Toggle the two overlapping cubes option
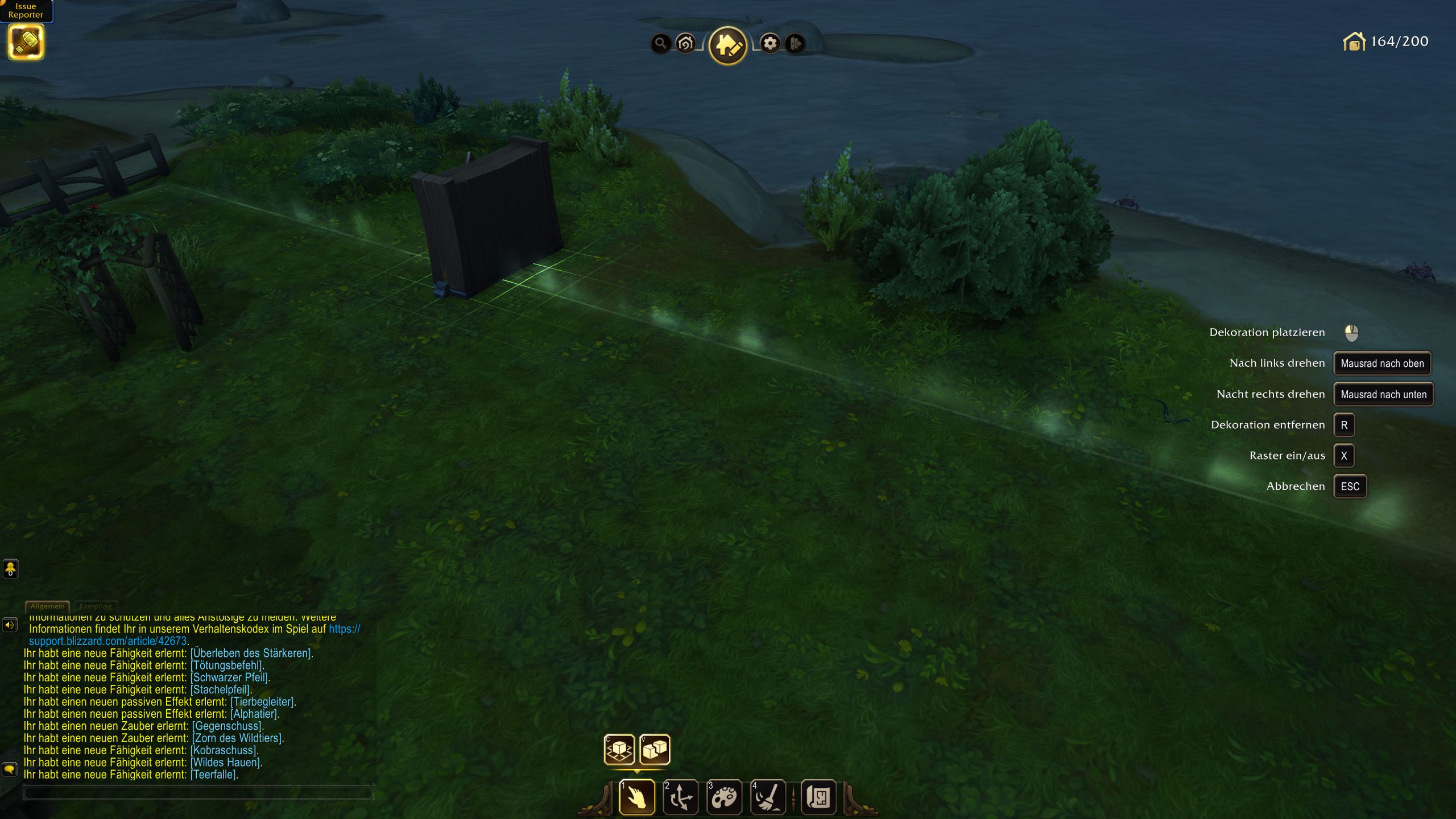This screenshot has height=819, width=1456. (655, 749)
